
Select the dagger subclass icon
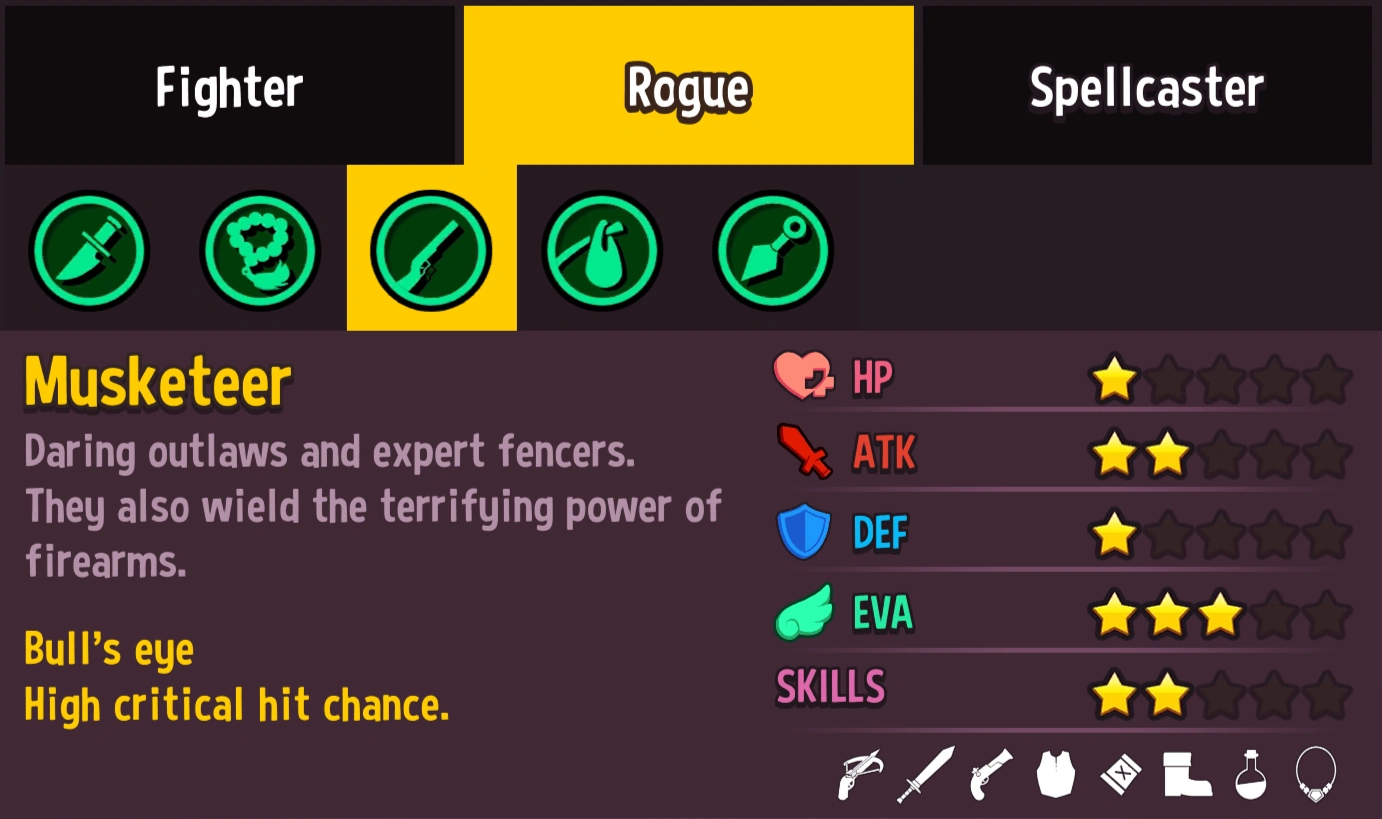pyautogui.click(x=90, y=250)
